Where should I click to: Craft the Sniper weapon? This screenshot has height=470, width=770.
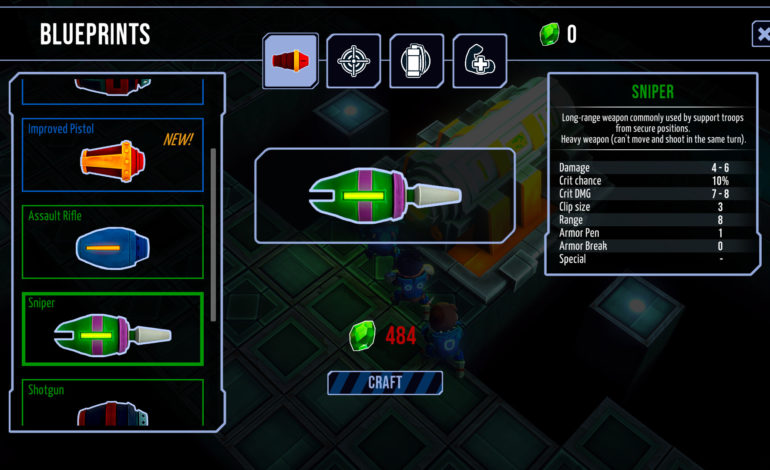[385, 383]
